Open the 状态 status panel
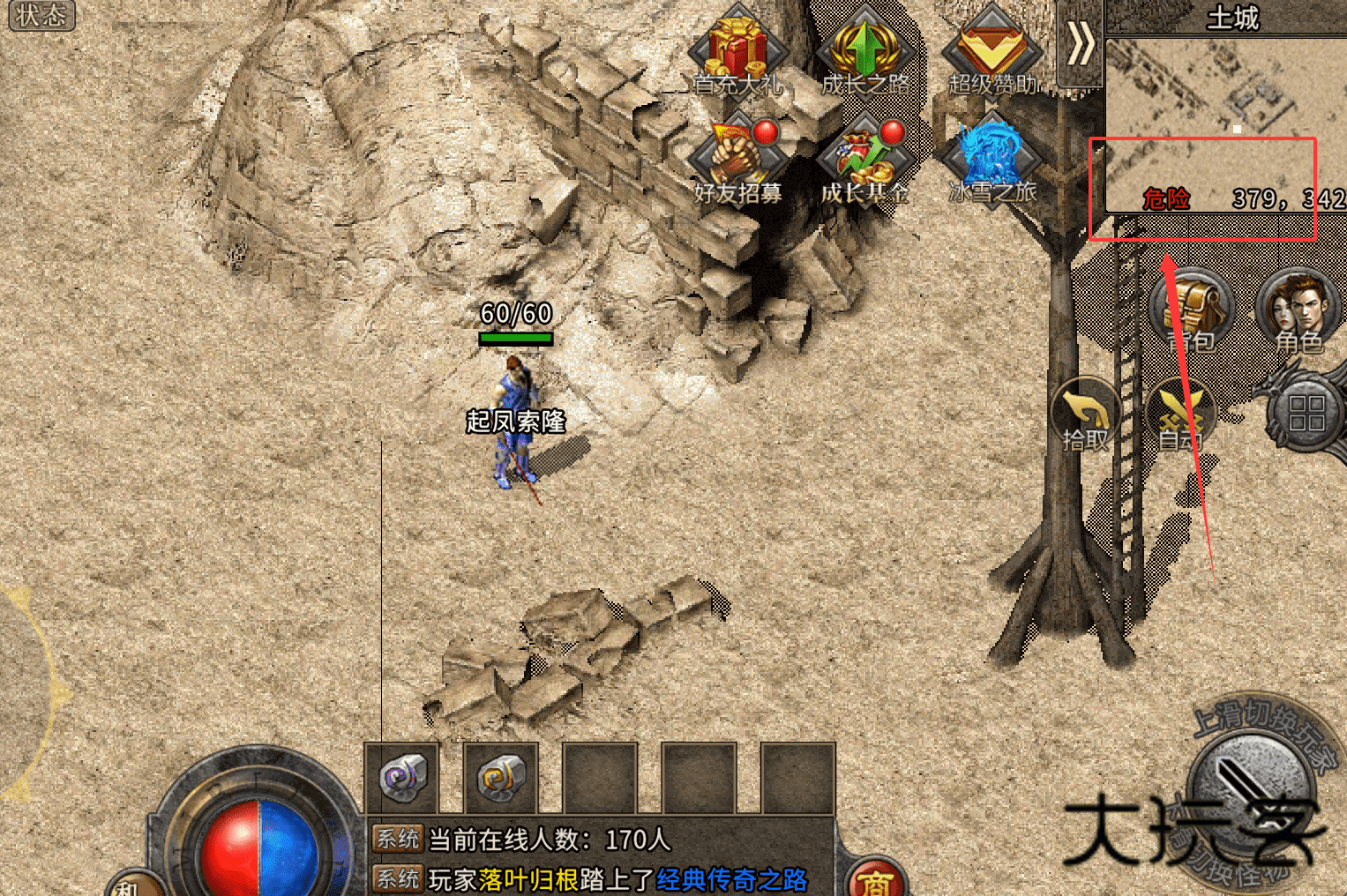Screen dimensions: 1347x896 [41, 15]
